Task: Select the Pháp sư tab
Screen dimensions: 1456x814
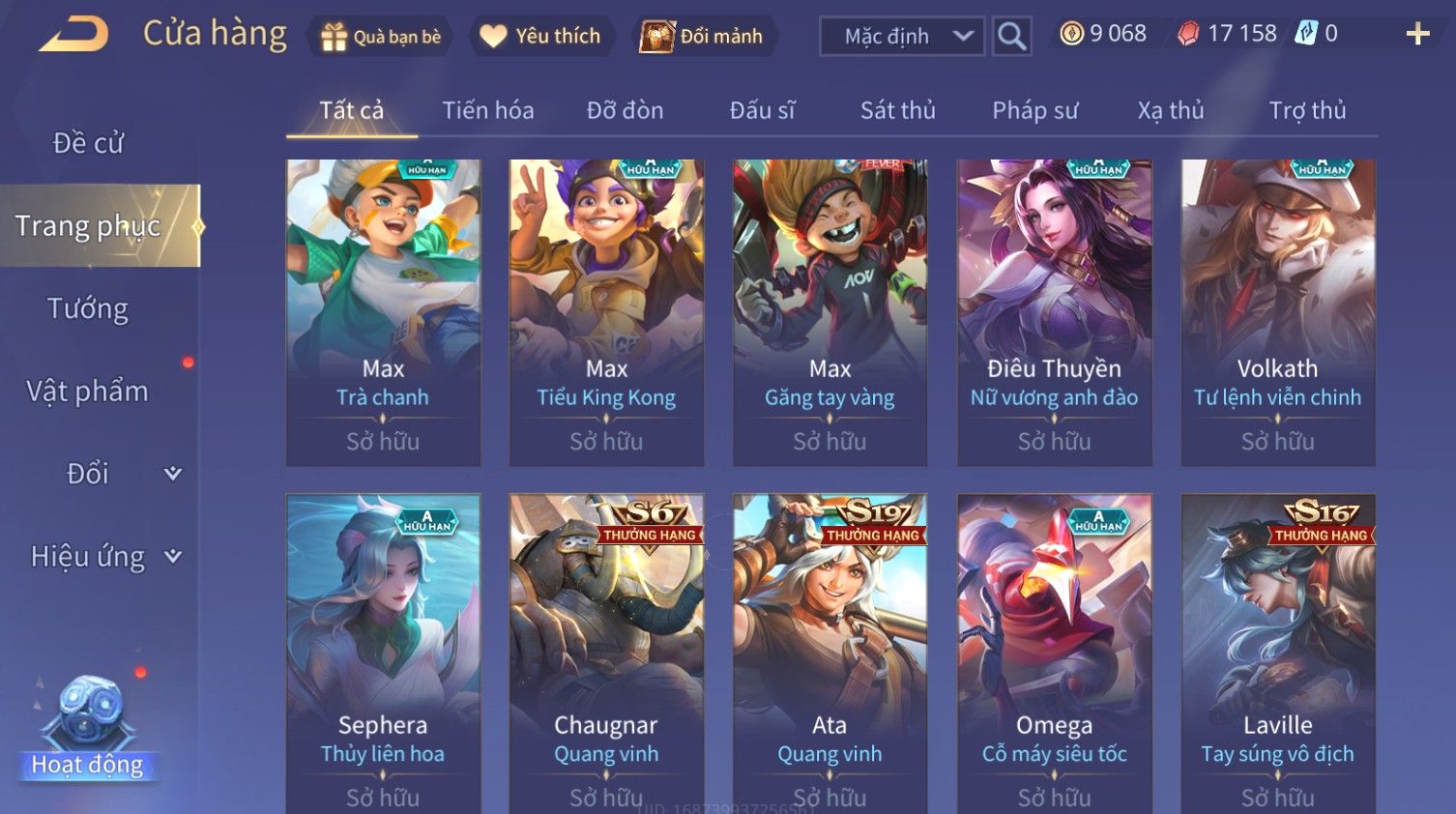Action: tap(1034, 110)
